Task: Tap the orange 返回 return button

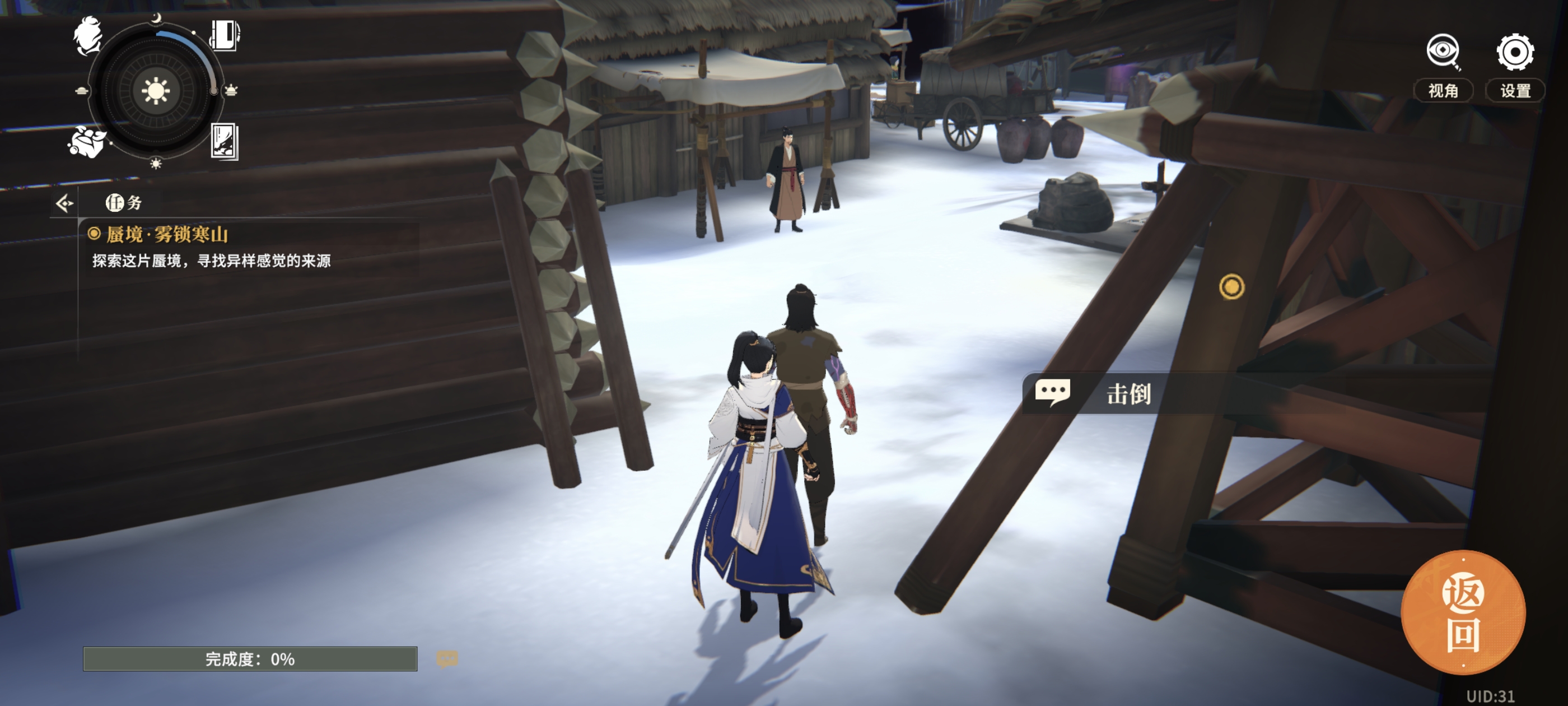Action: pyautogui.click(x=1463, y=613)
